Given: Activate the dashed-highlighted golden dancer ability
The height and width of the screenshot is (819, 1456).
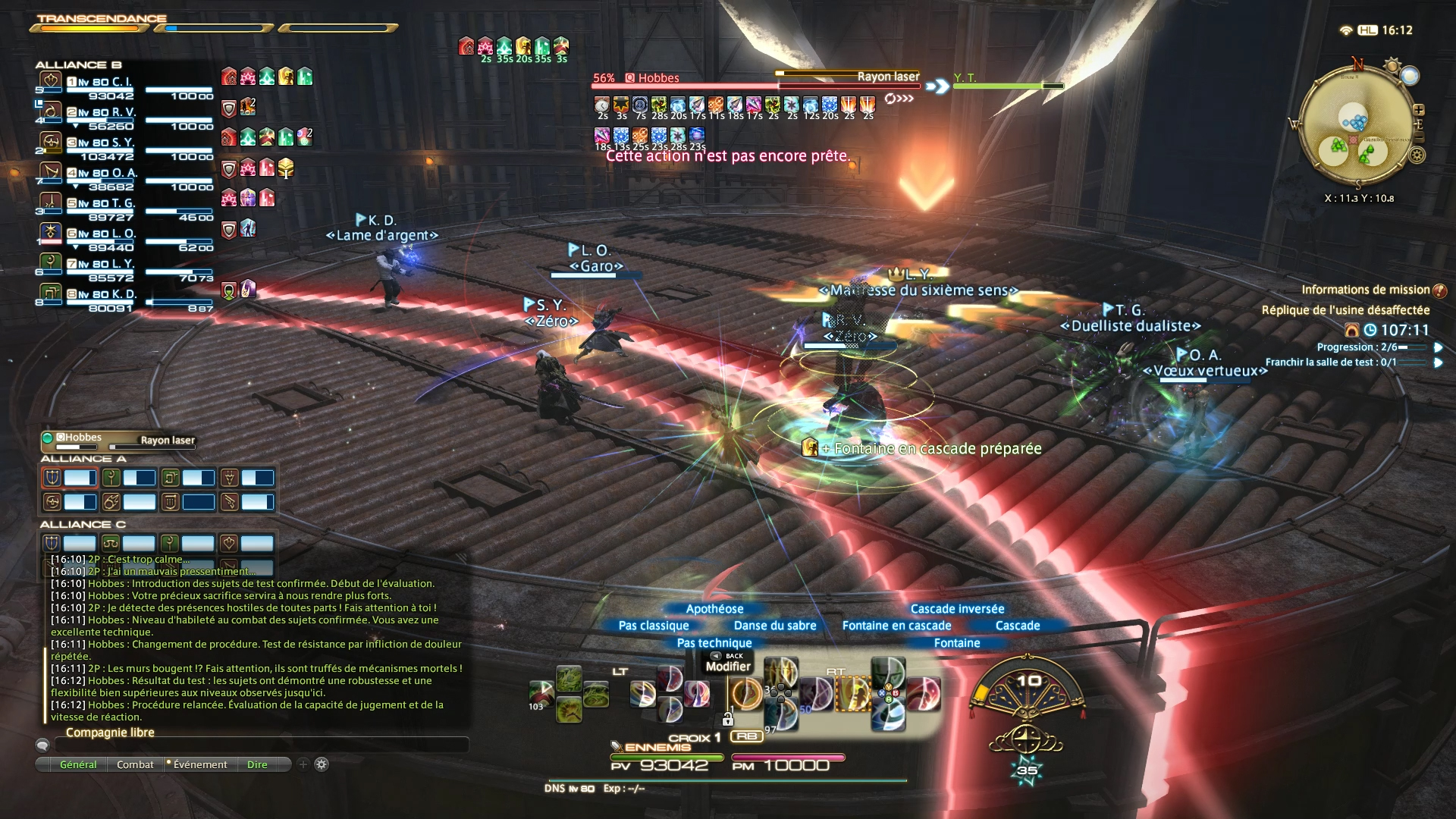Looking at the screenshot, I should [853, 694].
